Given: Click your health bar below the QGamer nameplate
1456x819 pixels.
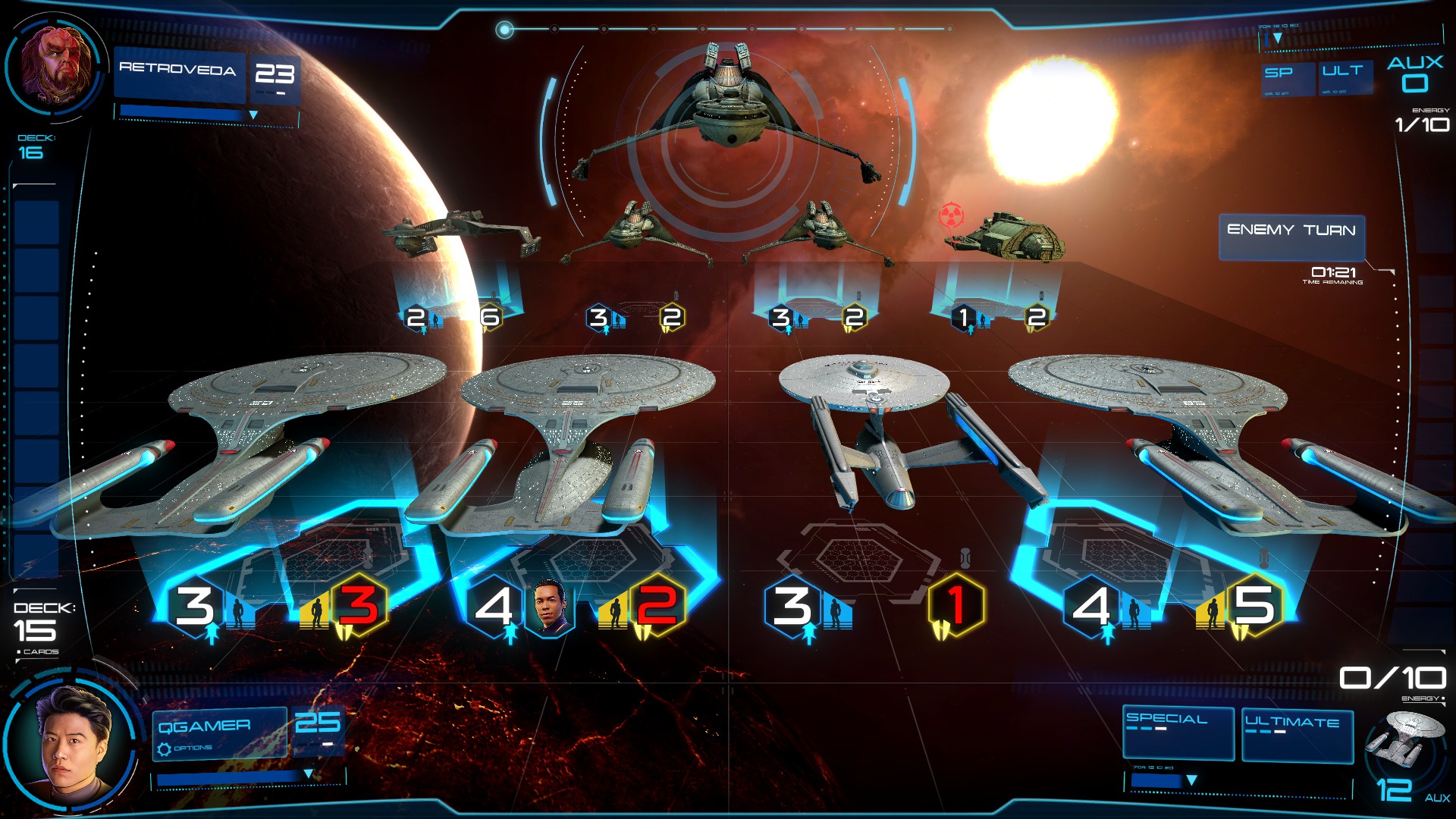Looking at the screenshot, I should [x=227, y=777].
